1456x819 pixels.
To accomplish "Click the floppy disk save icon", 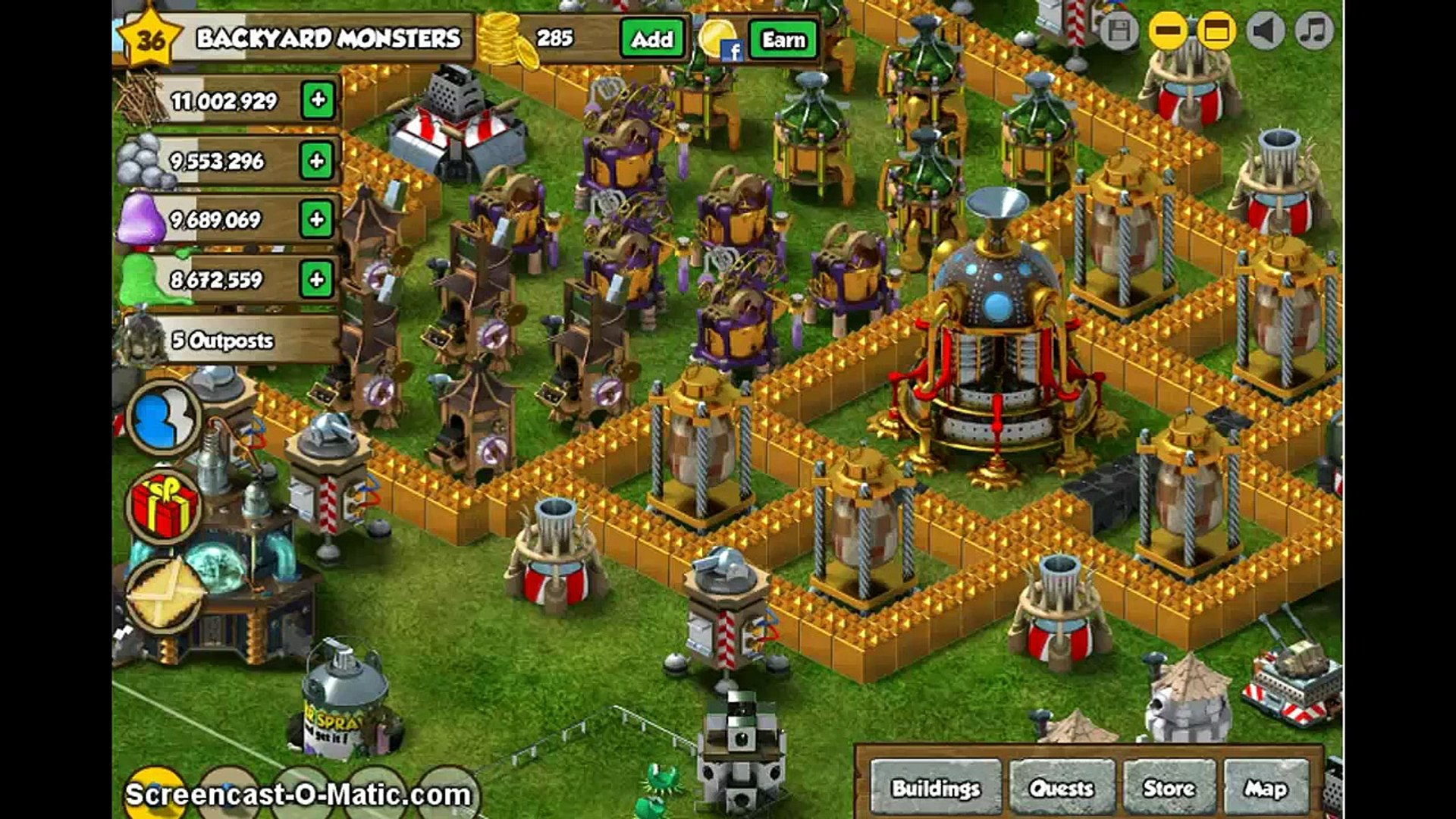I will (x=1119, y=31).
